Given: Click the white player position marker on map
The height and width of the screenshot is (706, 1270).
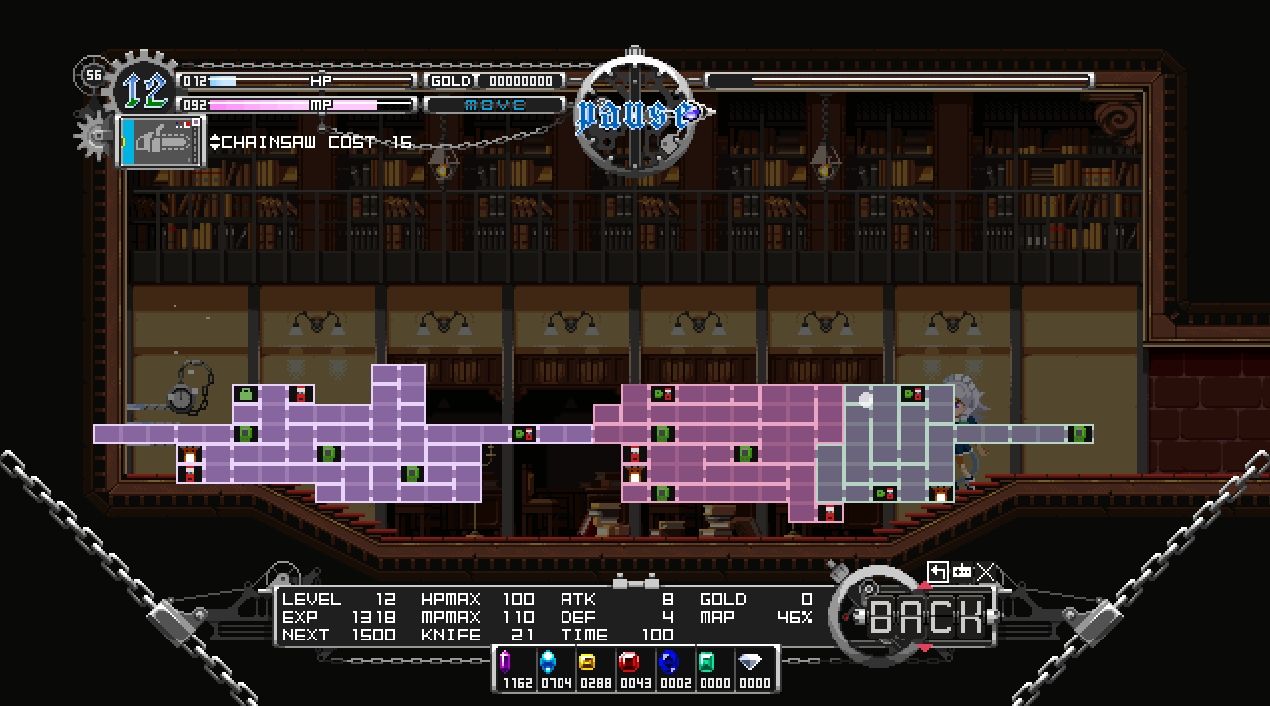Looking at the screenshot, I should point(866,400).
